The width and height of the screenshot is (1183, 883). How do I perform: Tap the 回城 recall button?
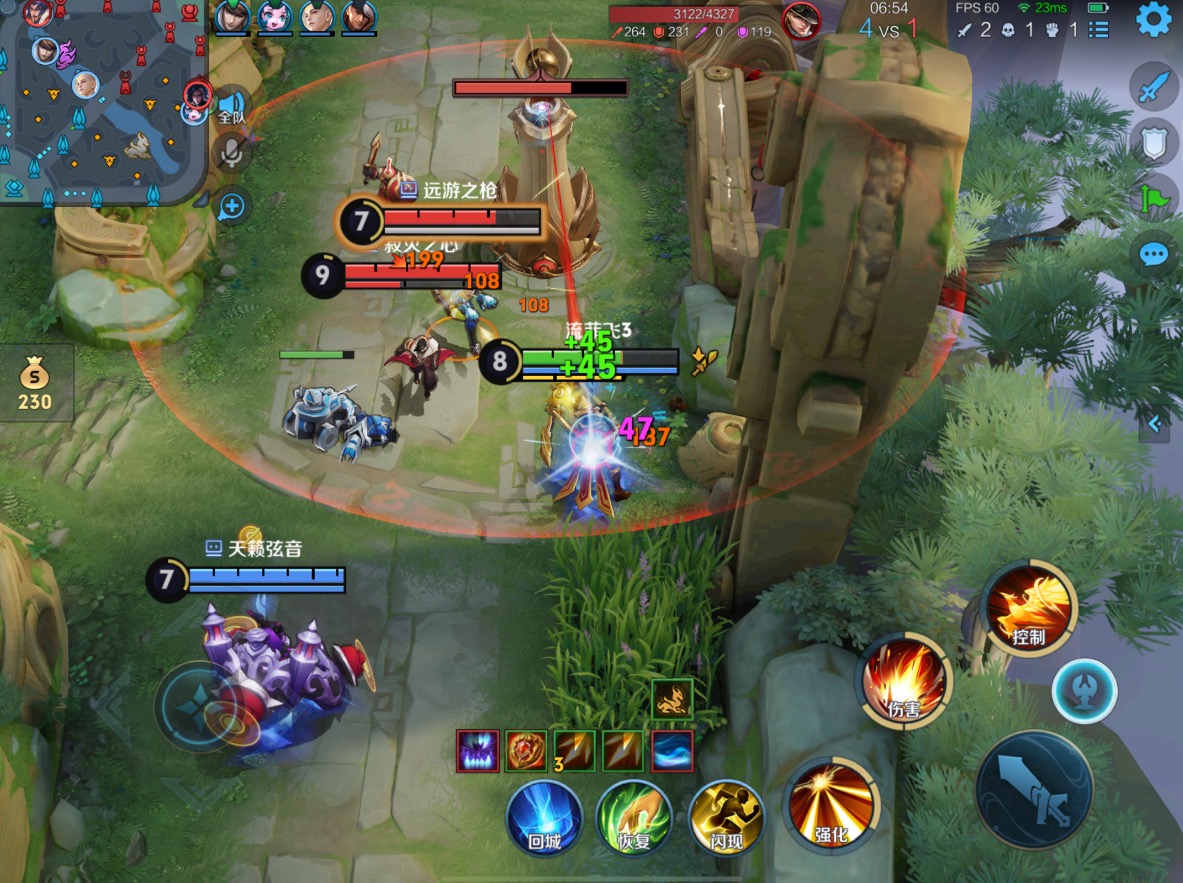(x=544, y=817)
